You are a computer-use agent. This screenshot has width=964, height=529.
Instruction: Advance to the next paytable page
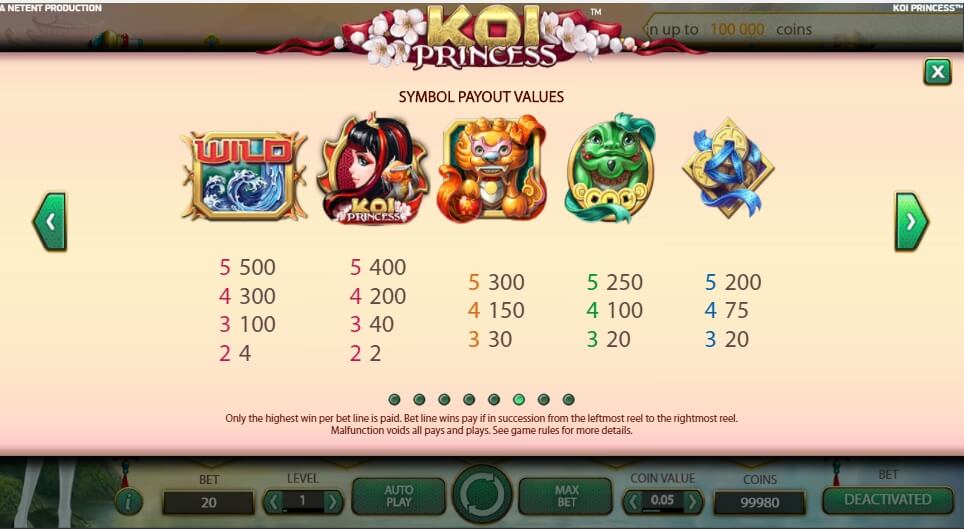[x=910, y=222]
